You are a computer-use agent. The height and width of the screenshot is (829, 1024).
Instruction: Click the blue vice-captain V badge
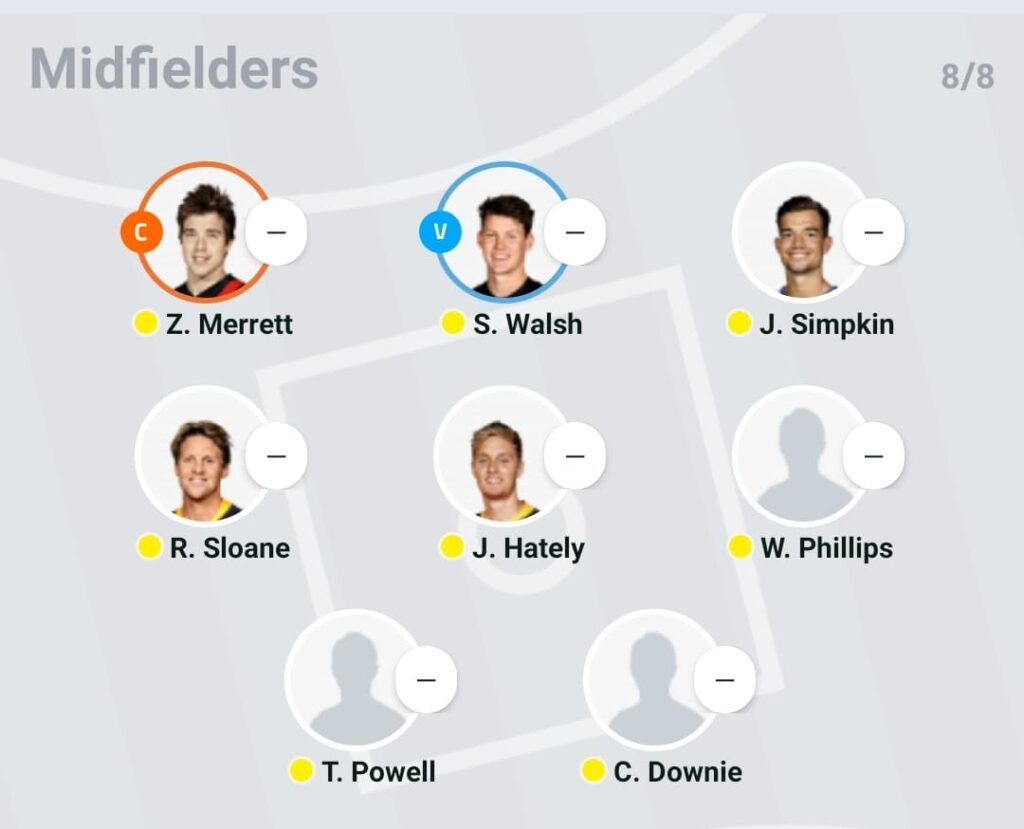[x=440, y=233]
